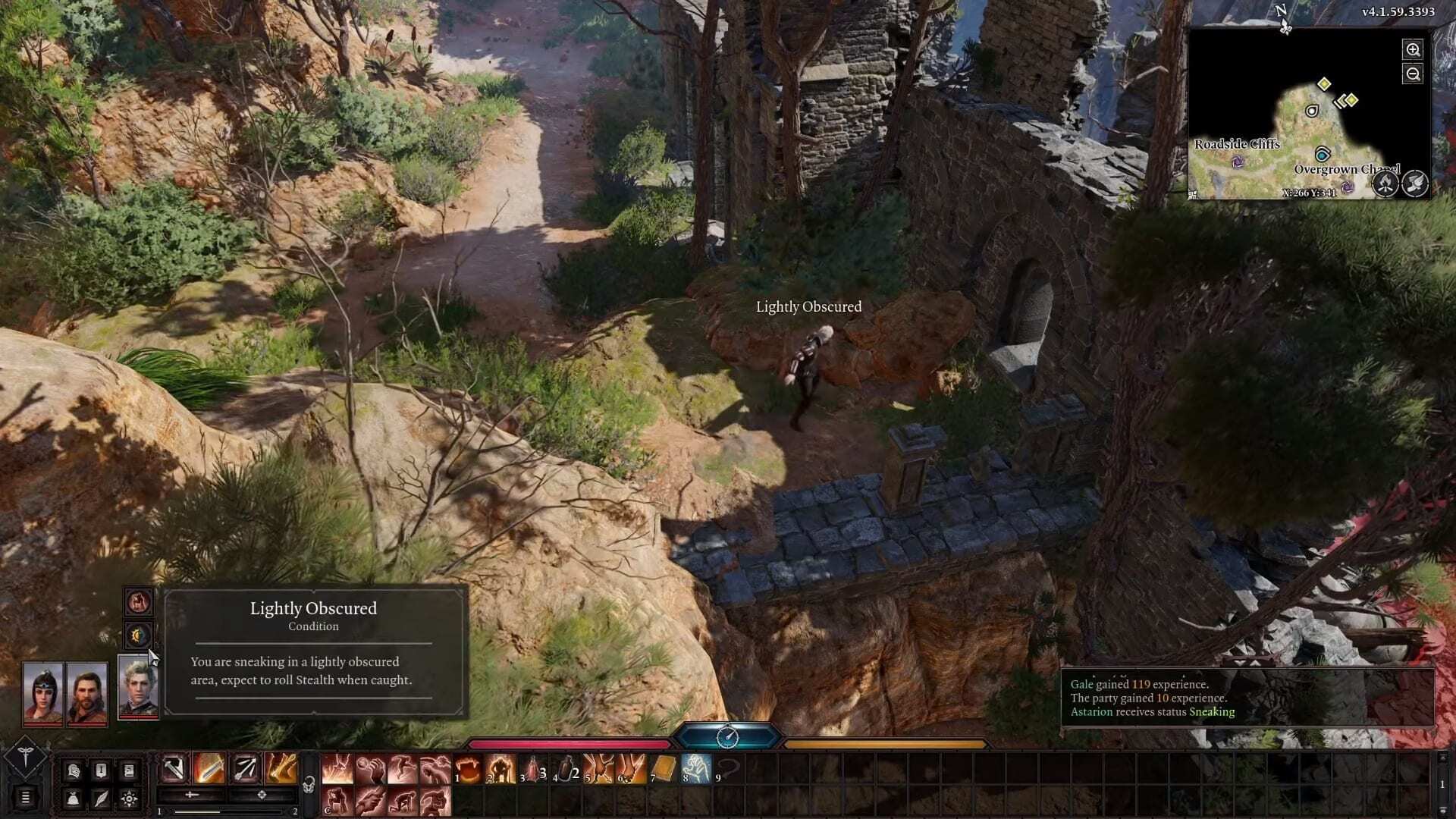Select Gale's bearded portrait
Image resolution: width=1456 pixels, height=819 pixels.
(87, 694)
